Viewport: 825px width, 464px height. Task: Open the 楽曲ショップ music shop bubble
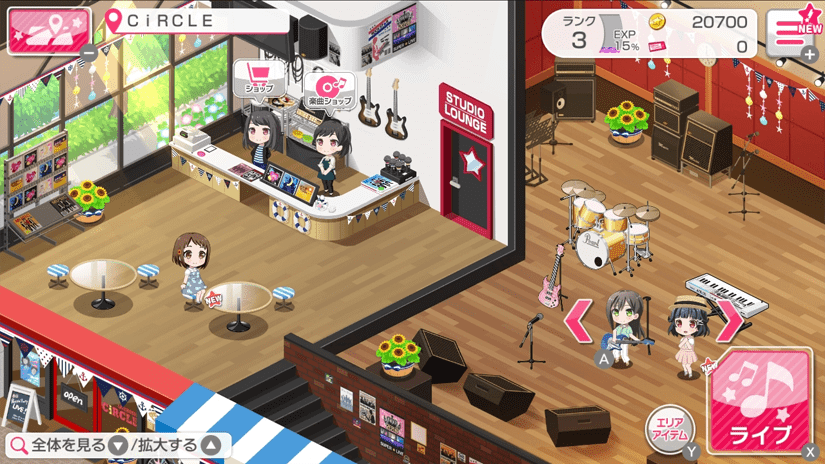click(329, 89)
